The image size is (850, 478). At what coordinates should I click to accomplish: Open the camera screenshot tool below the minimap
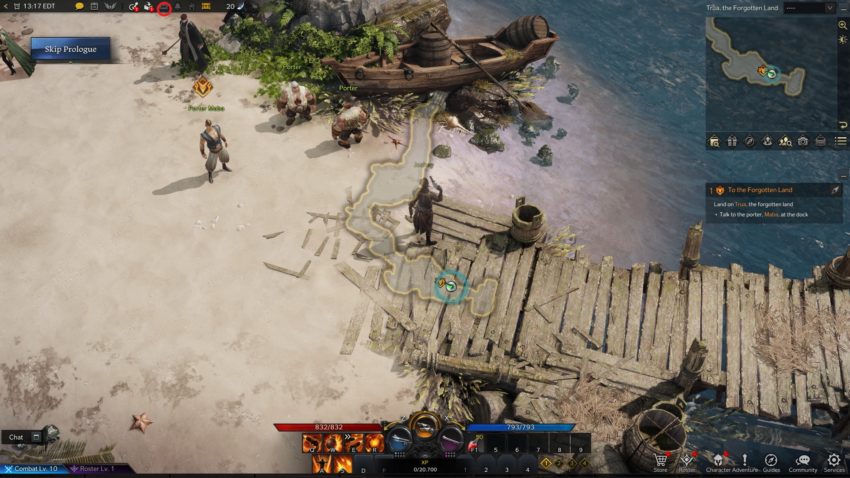tap(802, 142)
